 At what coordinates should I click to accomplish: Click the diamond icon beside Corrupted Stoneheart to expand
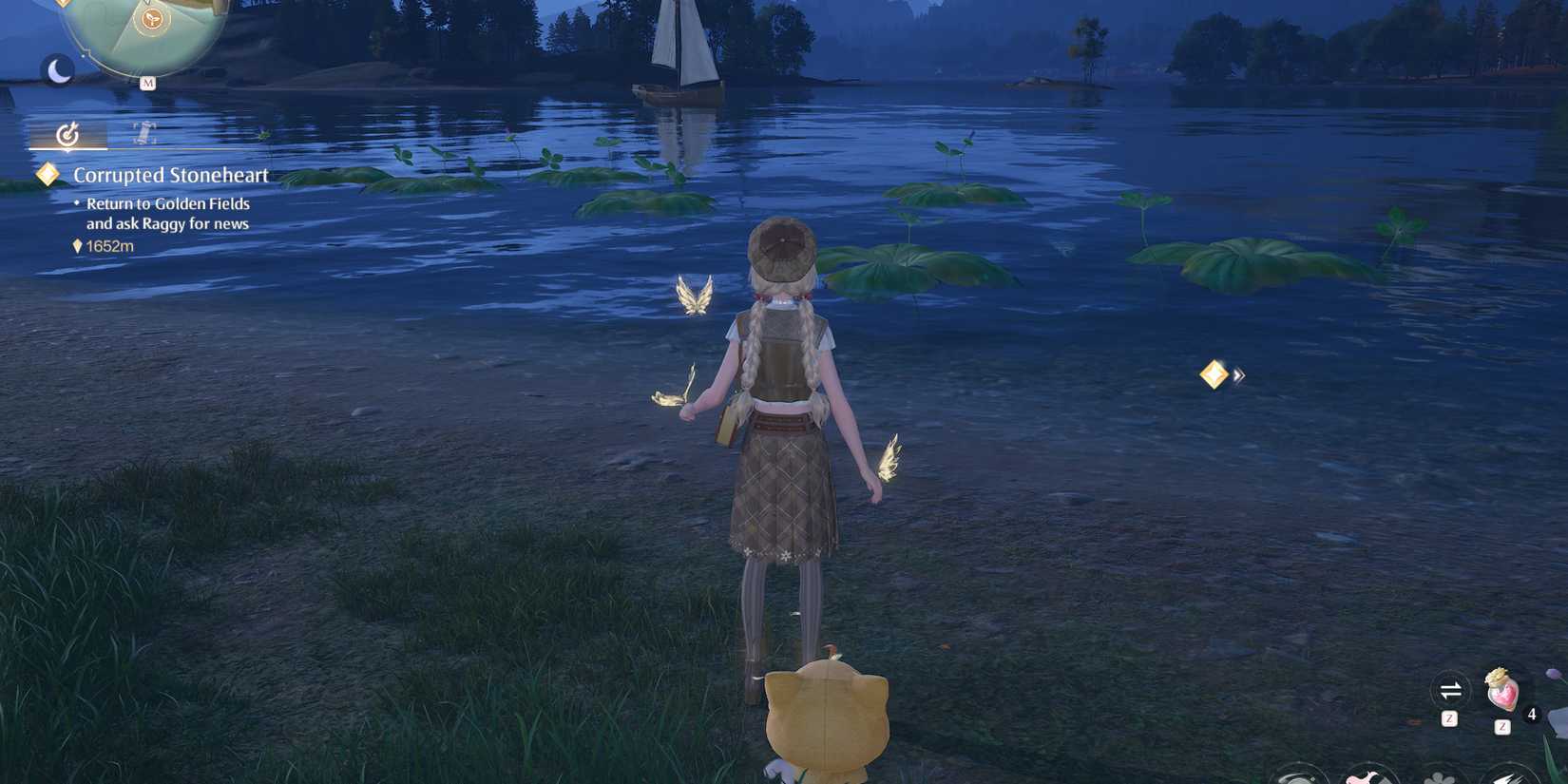coord(47,173)
